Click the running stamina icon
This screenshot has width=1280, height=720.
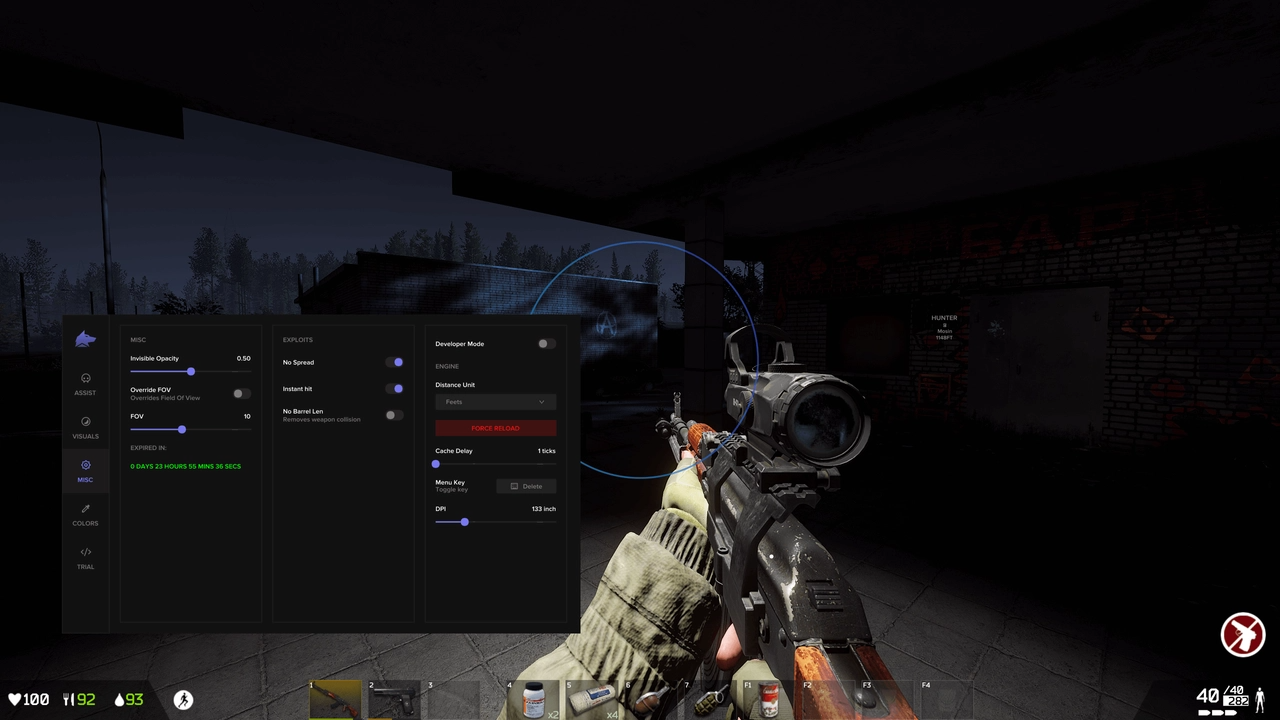point(183,699)
